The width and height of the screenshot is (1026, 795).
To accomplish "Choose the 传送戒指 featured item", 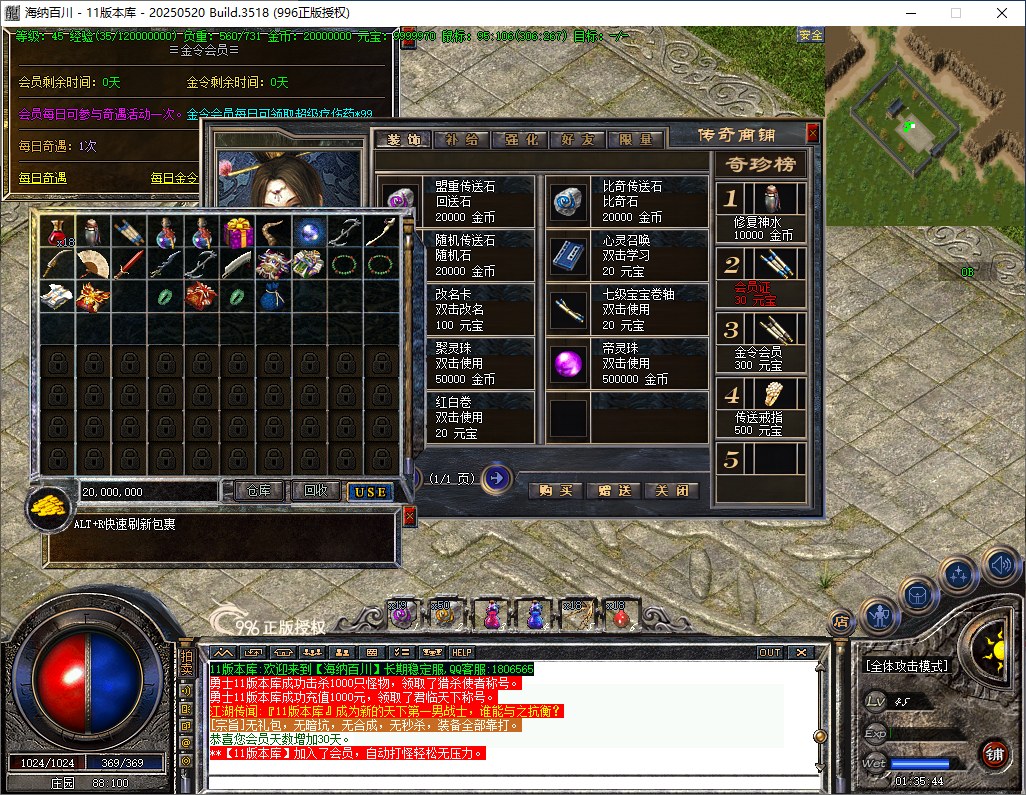I will pos(761,407).
